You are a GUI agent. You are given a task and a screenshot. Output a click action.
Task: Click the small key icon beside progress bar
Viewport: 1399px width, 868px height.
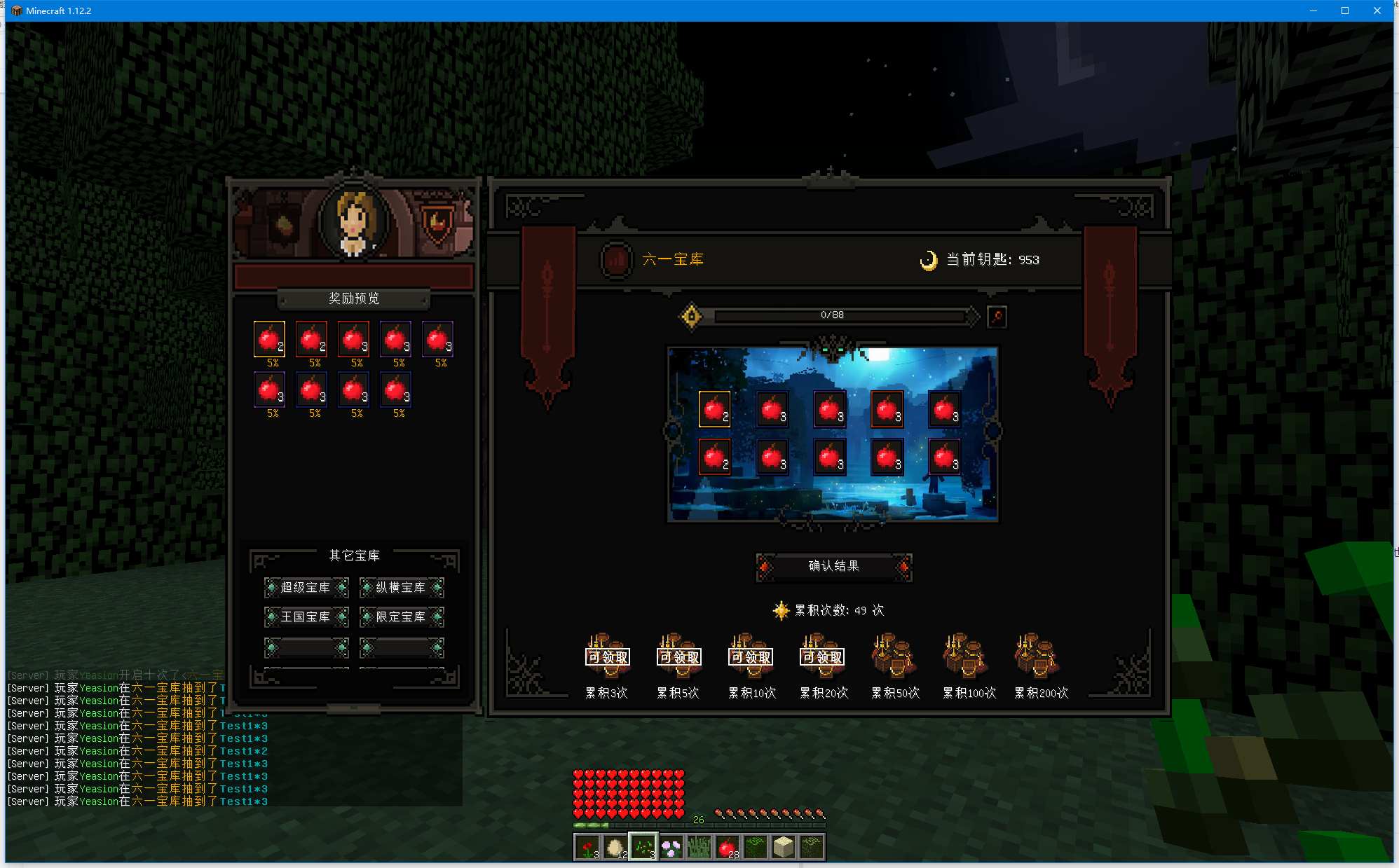pyautogui.click(x=997, y=317)
